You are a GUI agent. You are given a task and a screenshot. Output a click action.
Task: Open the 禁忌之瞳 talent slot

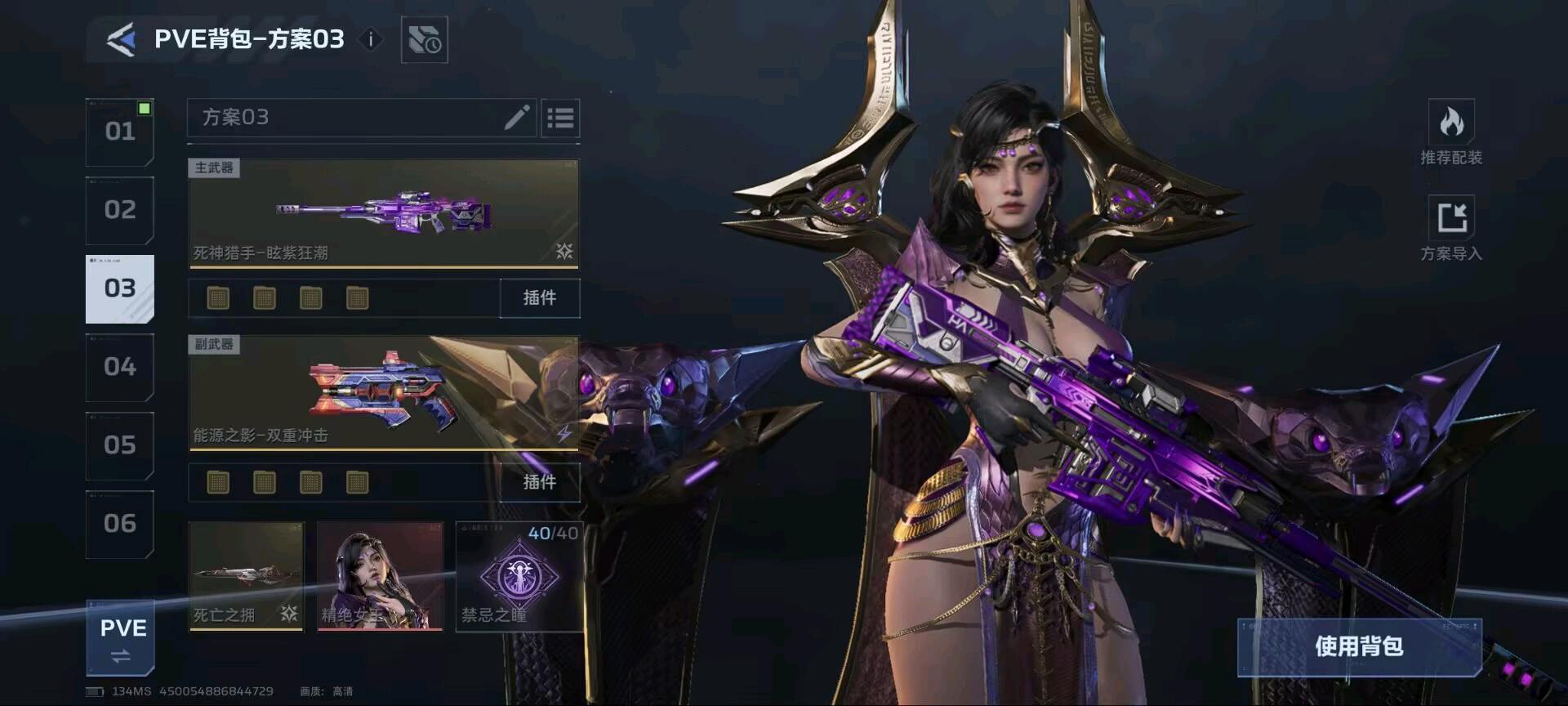pyautogui.click(x=519, y=576)
